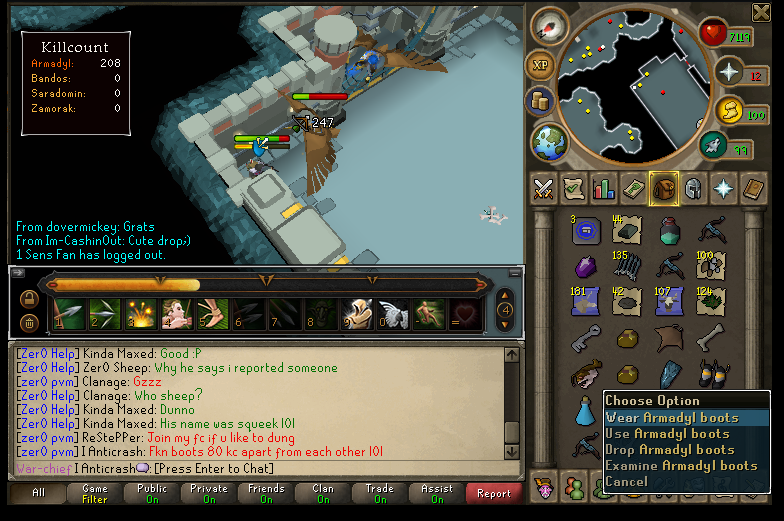Close the interface with the X button
Viewport: 784px width, 521px height.
760,12
